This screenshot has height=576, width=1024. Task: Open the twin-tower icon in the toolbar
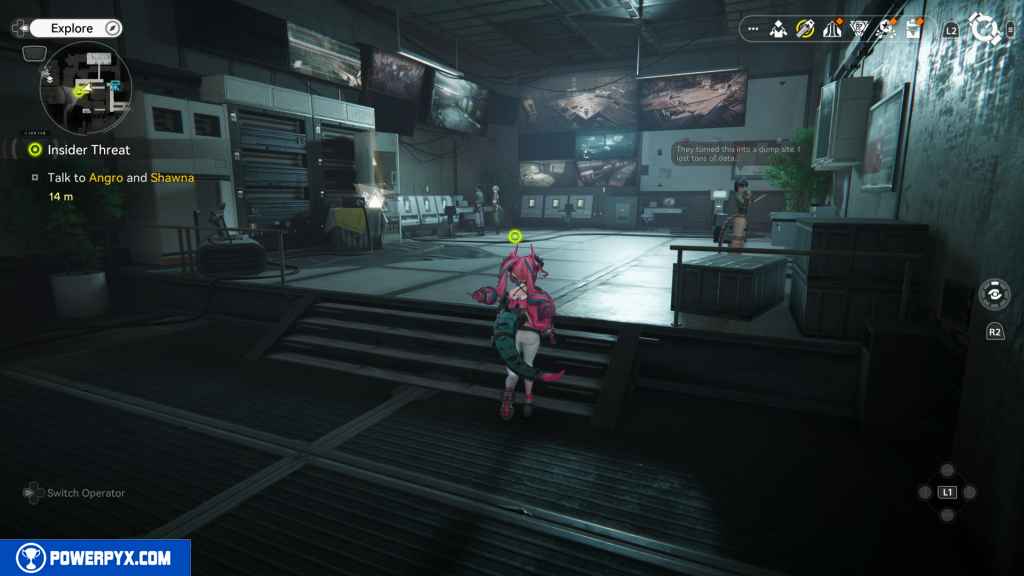tap(832, 29)
